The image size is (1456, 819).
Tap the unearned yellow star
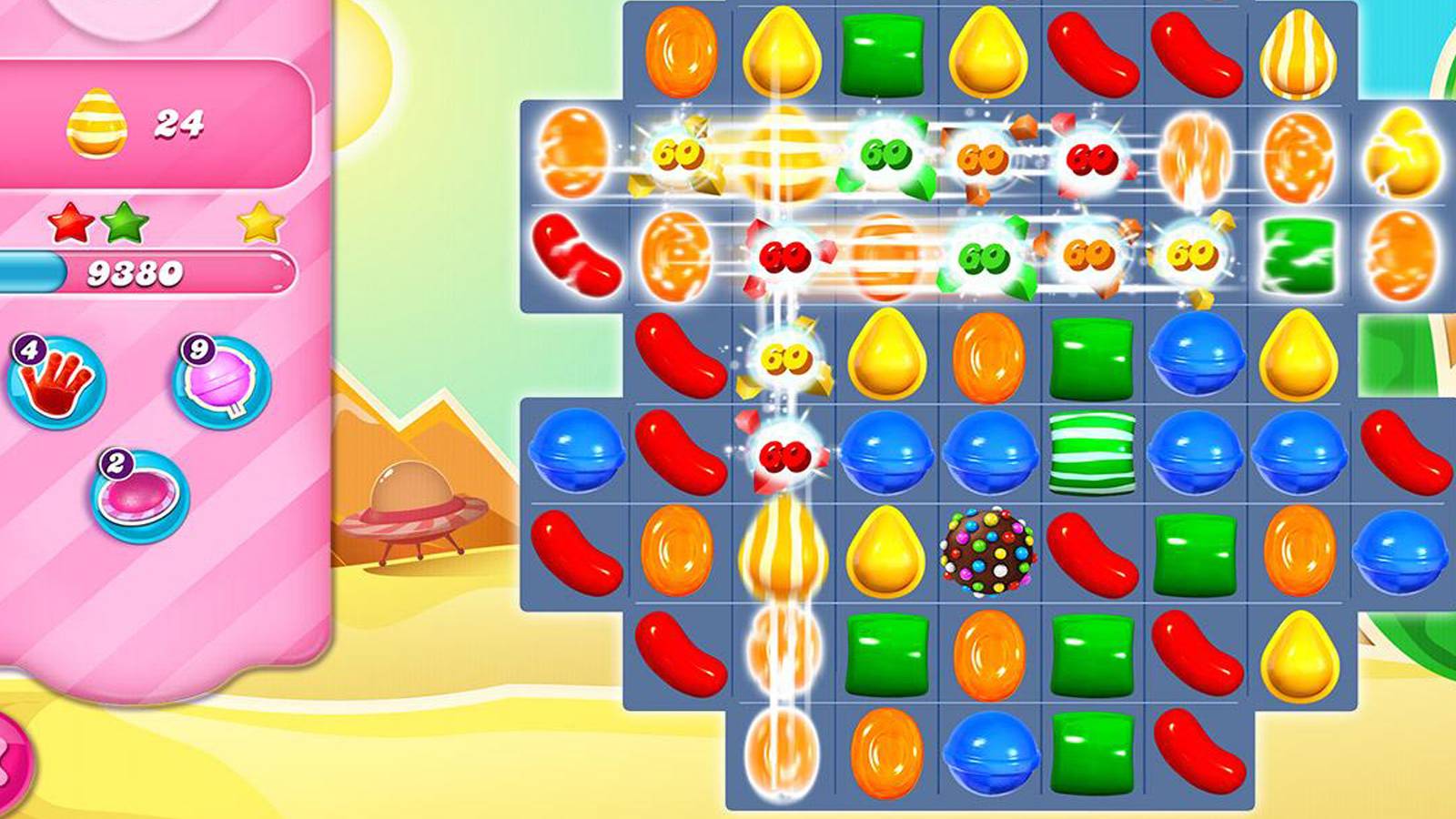coord(258,223)
